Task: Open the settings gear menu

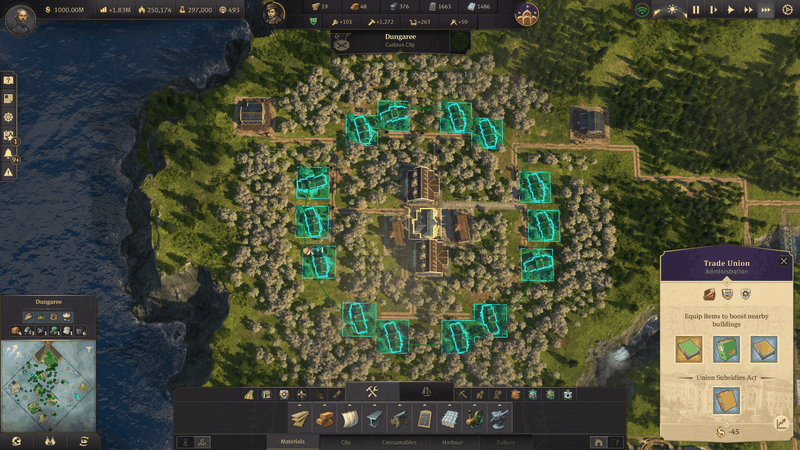Action: pos(787,9)
